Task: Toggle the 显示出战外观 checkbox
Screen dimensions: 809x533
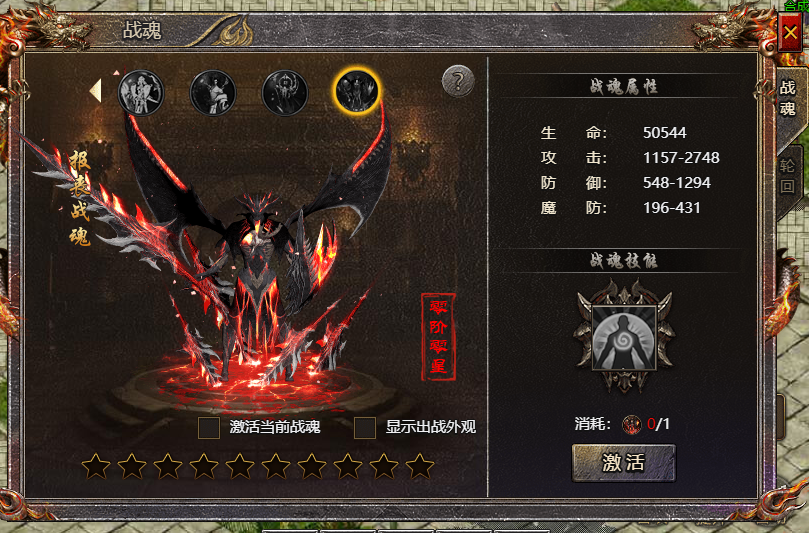Action: click(x=366, y=428)
